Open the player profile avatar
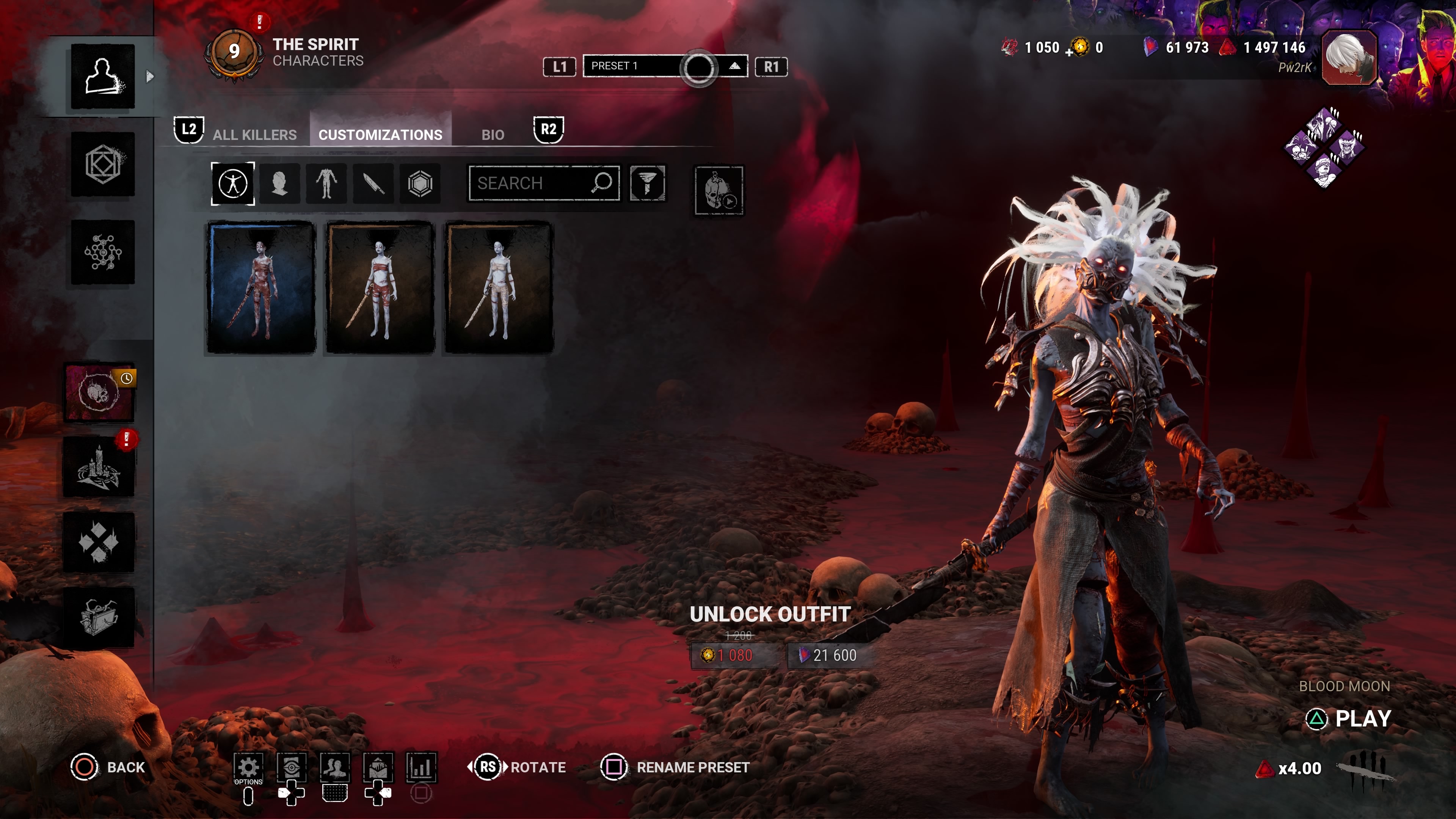Image resolution: width=1456 pixels, height=819 pixels. click(1349, 58)
